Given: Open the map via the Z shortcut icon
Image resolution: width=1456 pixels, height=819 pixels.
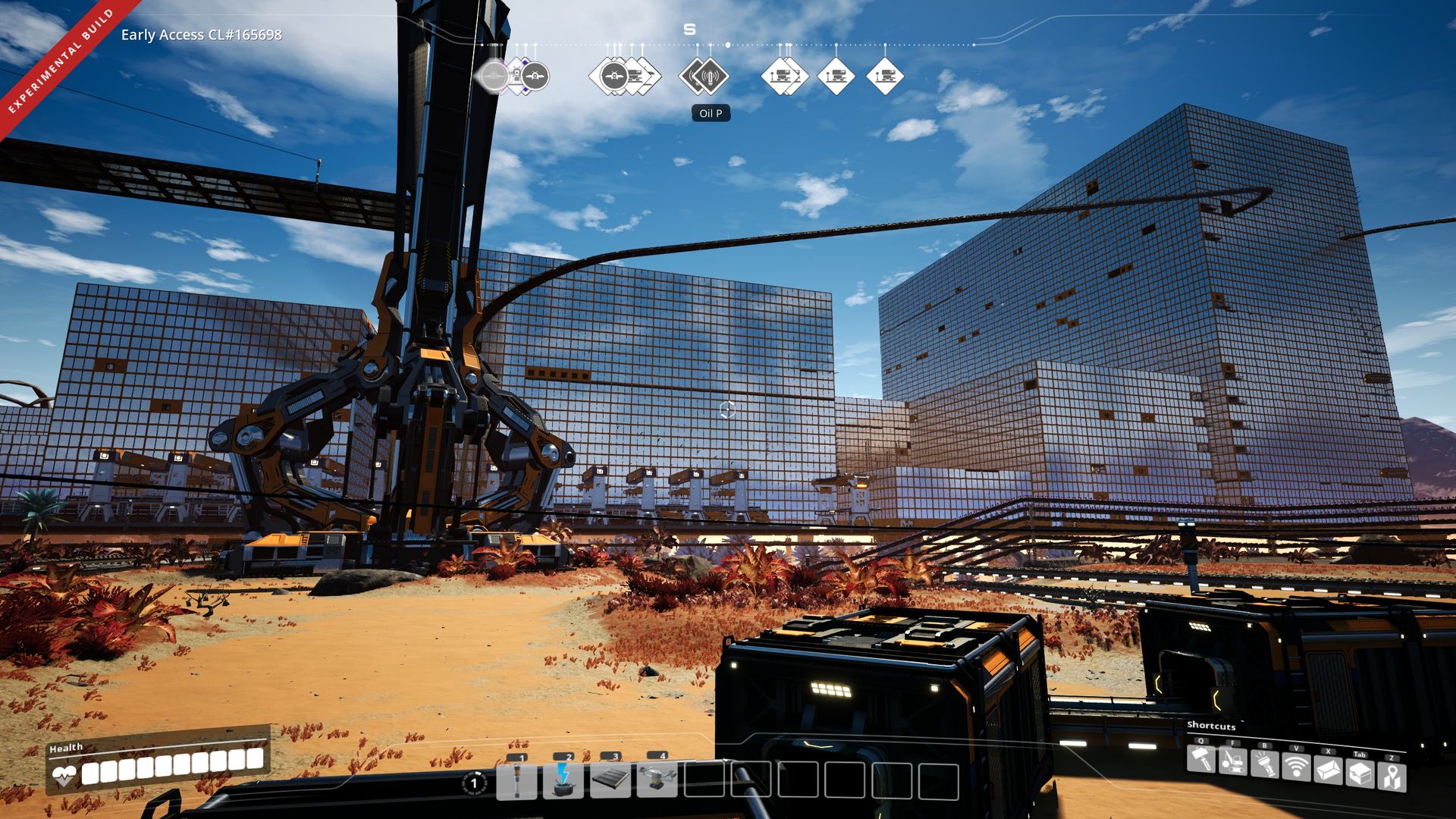Looking at the screenshot, I should (1392, 774).
